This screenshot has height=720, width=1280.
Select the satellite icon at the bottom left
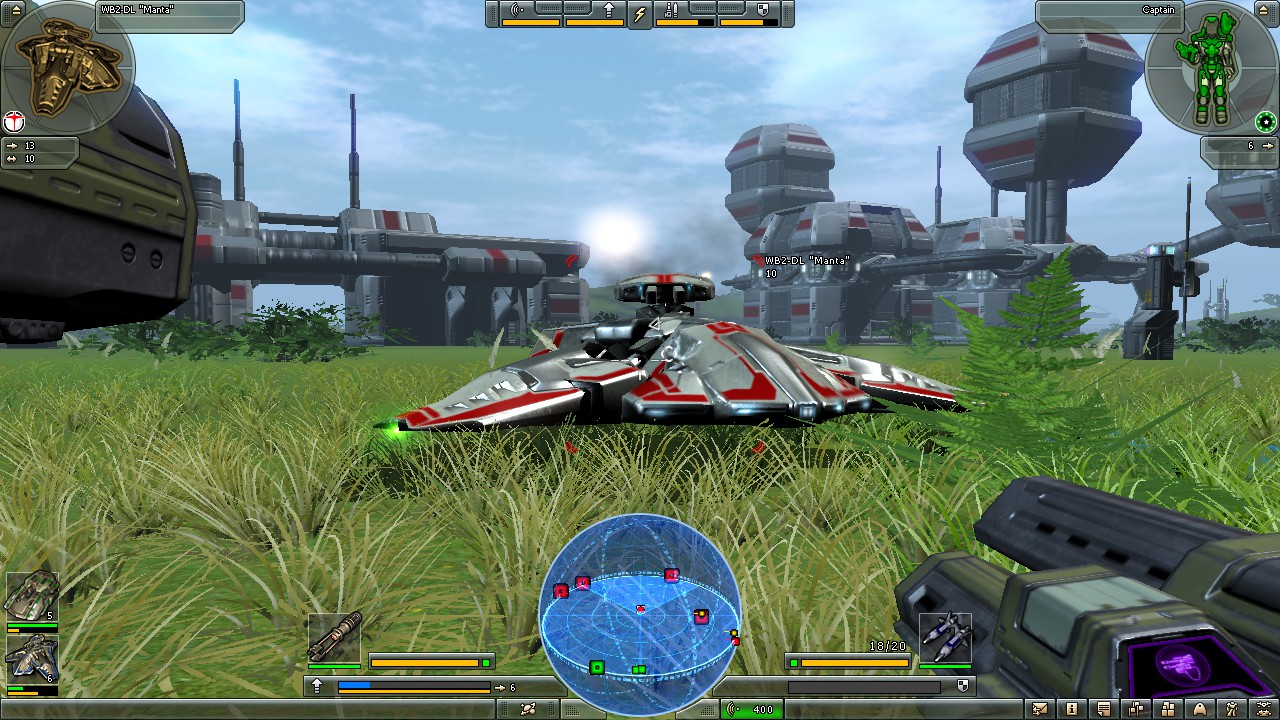click(527, 707)
